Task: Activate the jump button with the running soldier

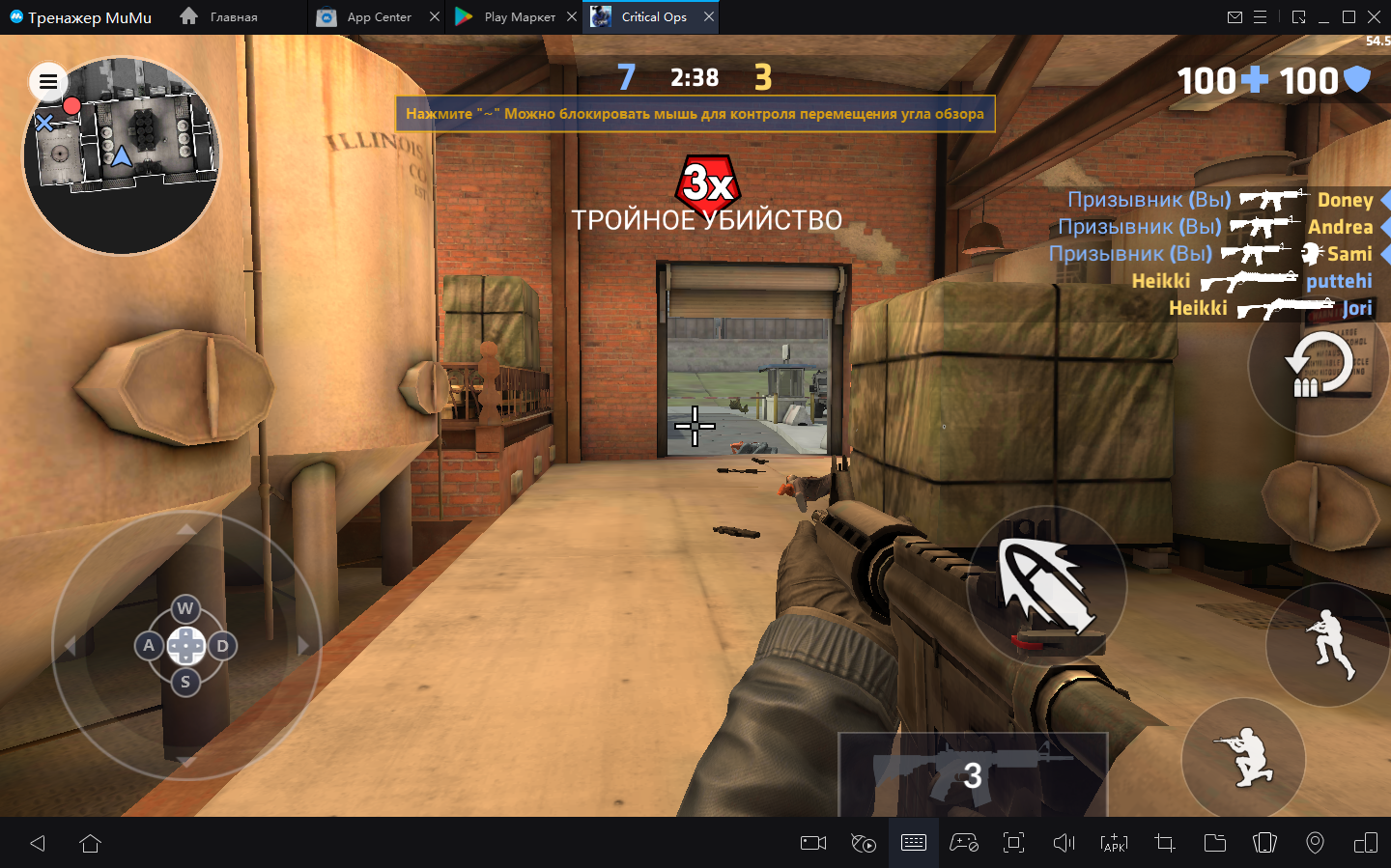Action: pos(1329,644)
